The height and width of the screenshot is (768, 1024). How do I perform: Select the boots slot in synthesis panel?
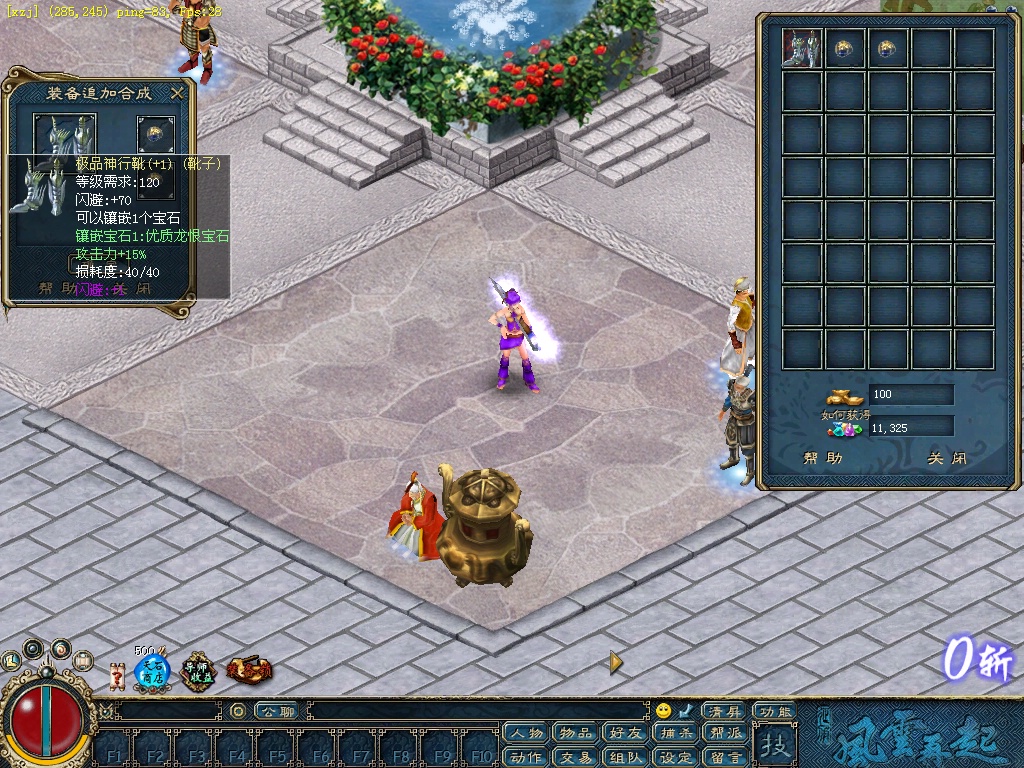(x=65, y=135)
